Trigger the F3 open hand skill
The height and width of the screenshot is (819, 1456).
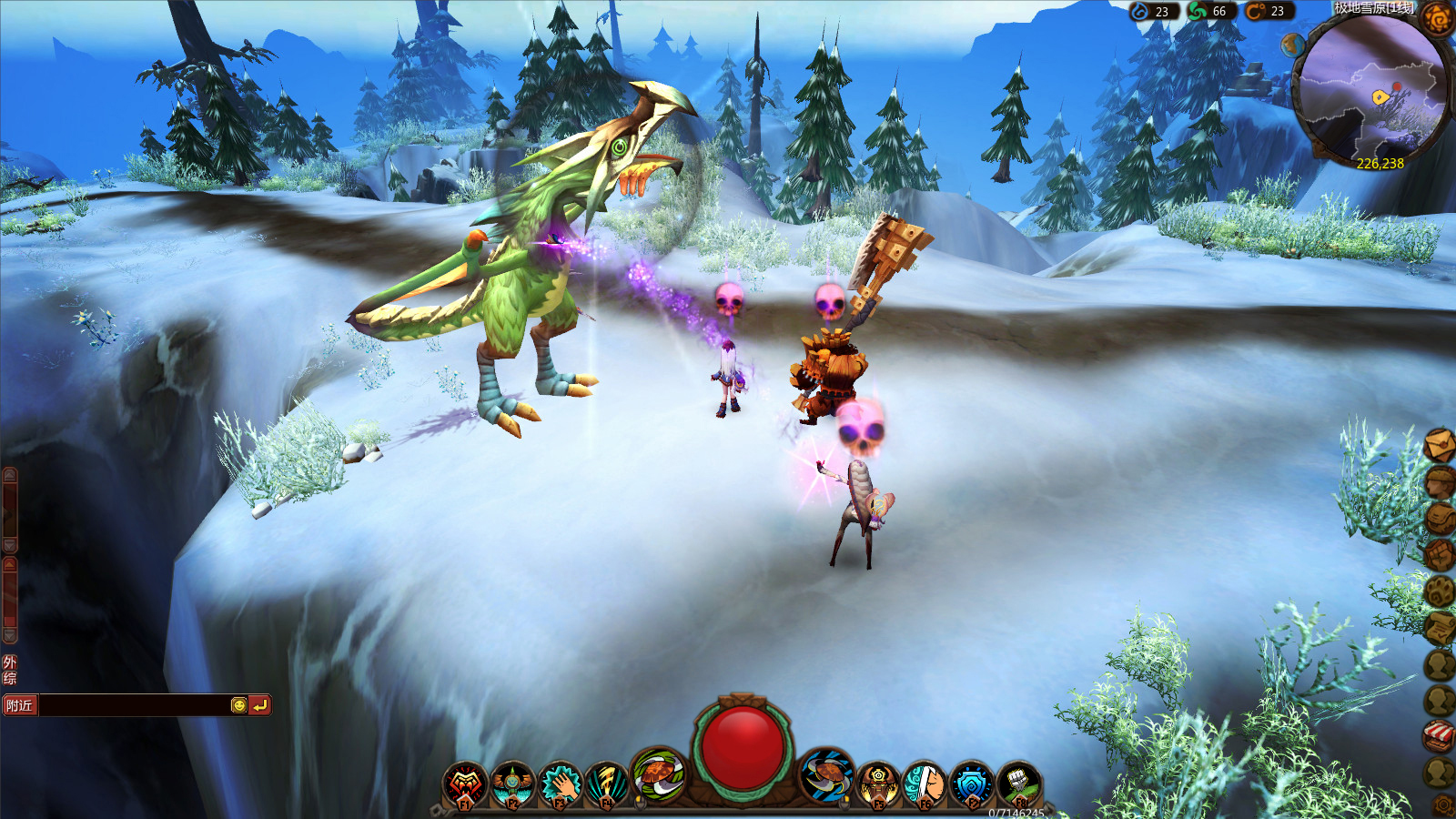coord(560,784)
